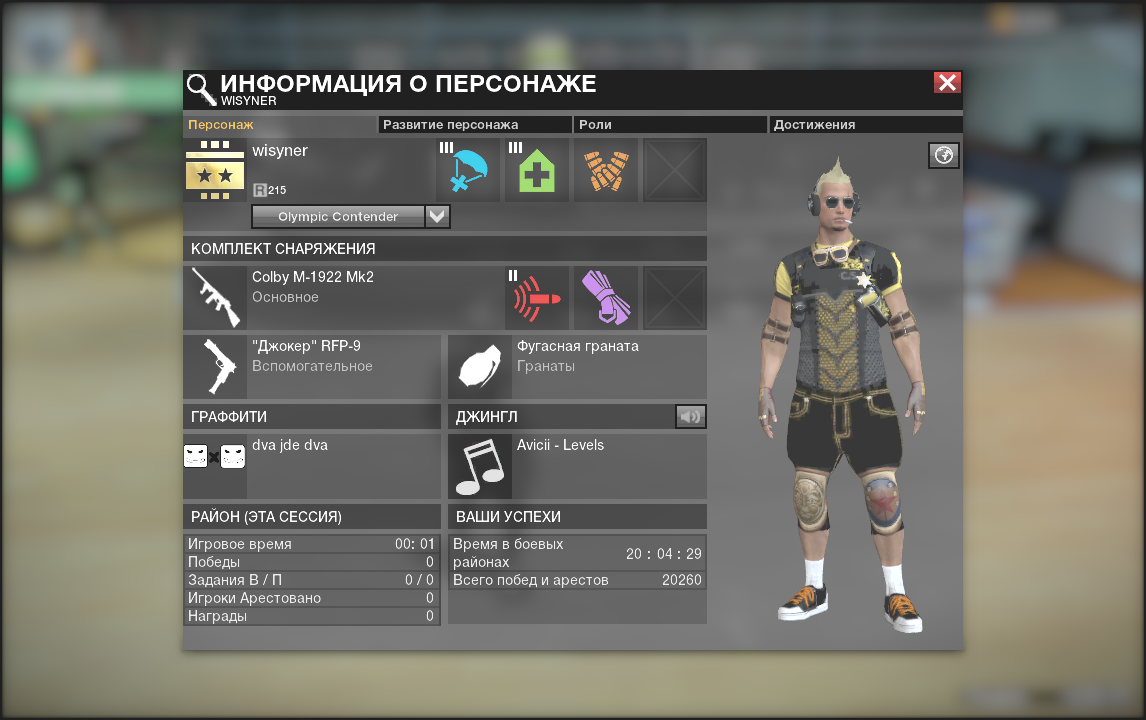1146x720 pixels.
Task: Choose the red bullet weapon modification
Action: (537, 297)
